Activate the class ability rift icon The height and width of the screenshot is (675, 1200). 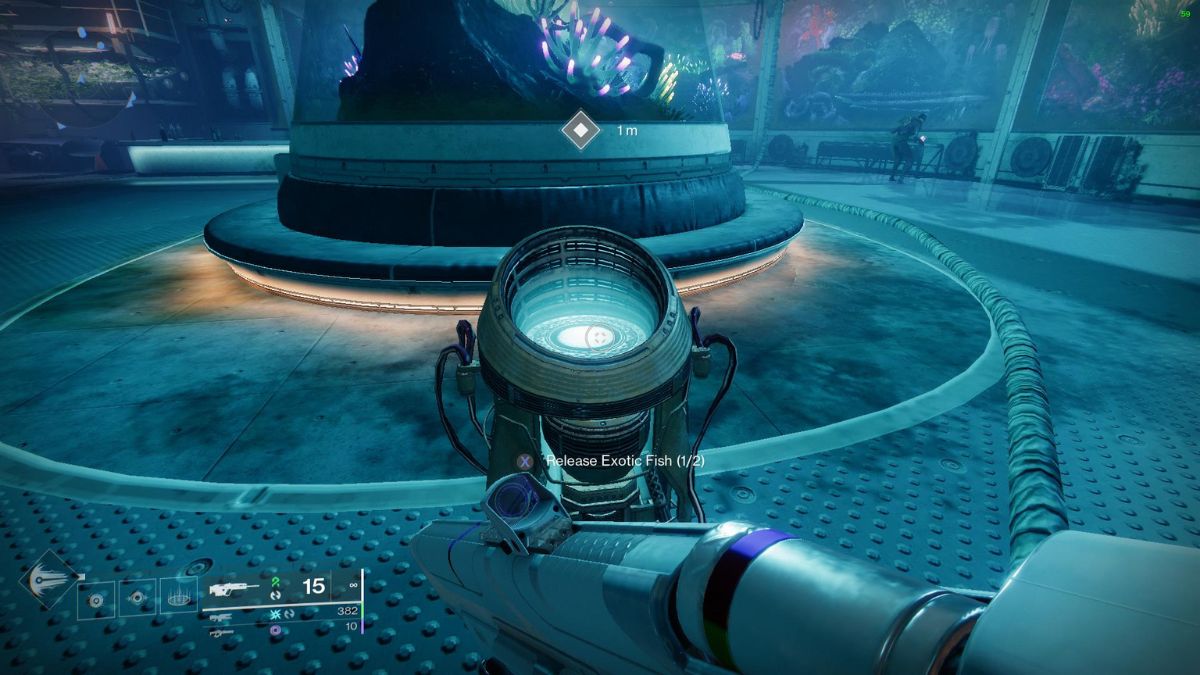(x=179, y=599)
